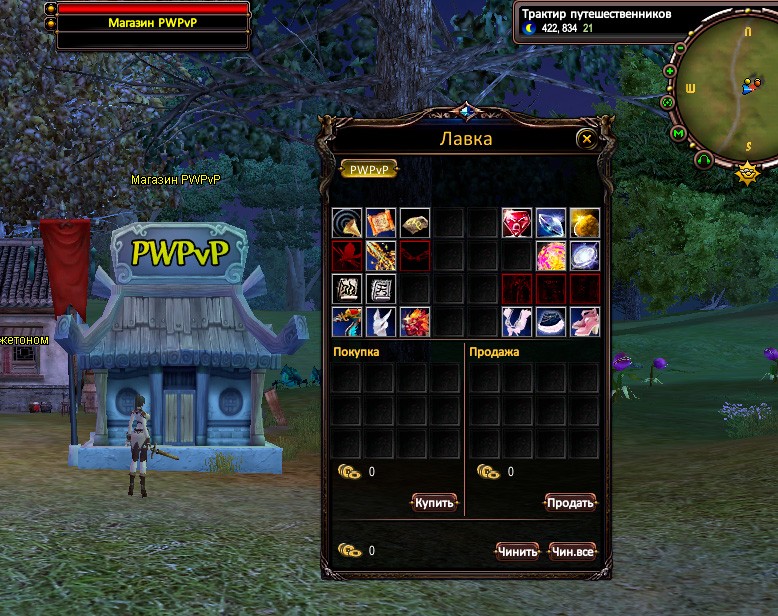Click the golden sun icon below minimap
The image size is (778, 616).
click(x=746, y=174)
